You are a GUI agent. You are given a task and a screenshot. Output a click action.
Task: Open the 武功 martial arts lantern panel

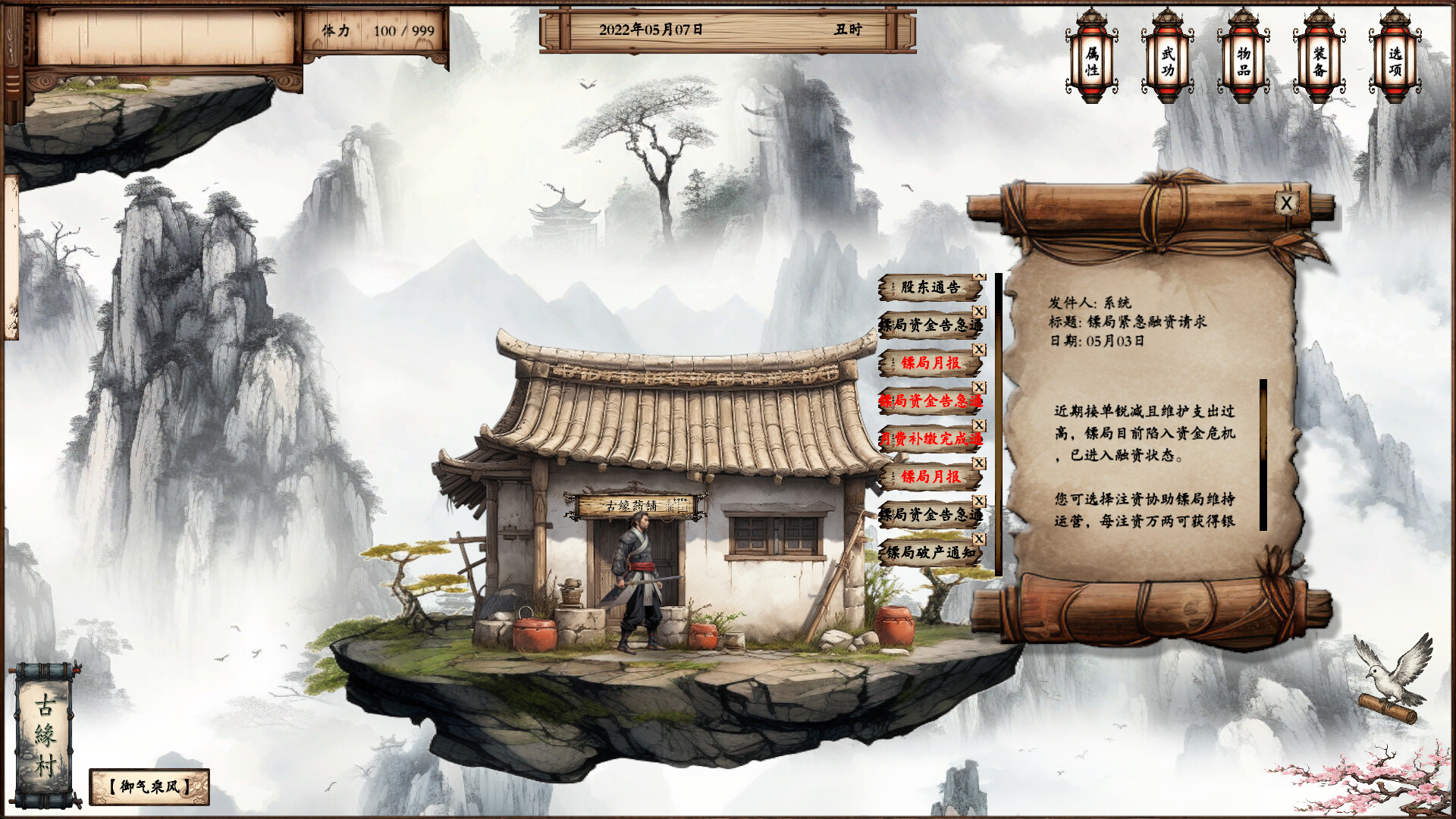pyautogui.click(x=1168, y=61)
